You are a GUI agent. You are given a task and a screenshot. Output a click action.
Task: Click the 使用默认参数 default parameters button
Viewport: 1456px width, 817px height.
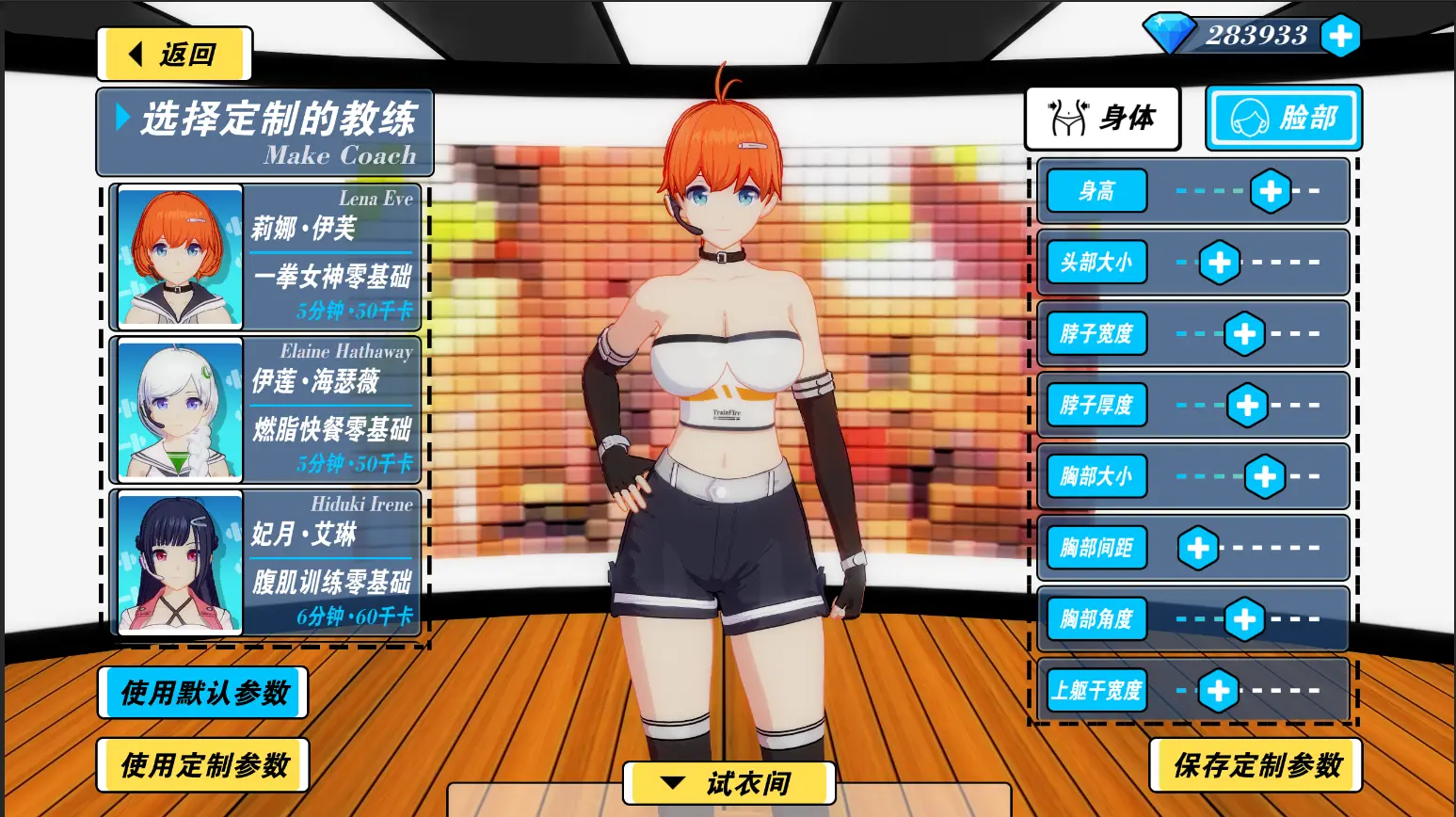(203, 693)
